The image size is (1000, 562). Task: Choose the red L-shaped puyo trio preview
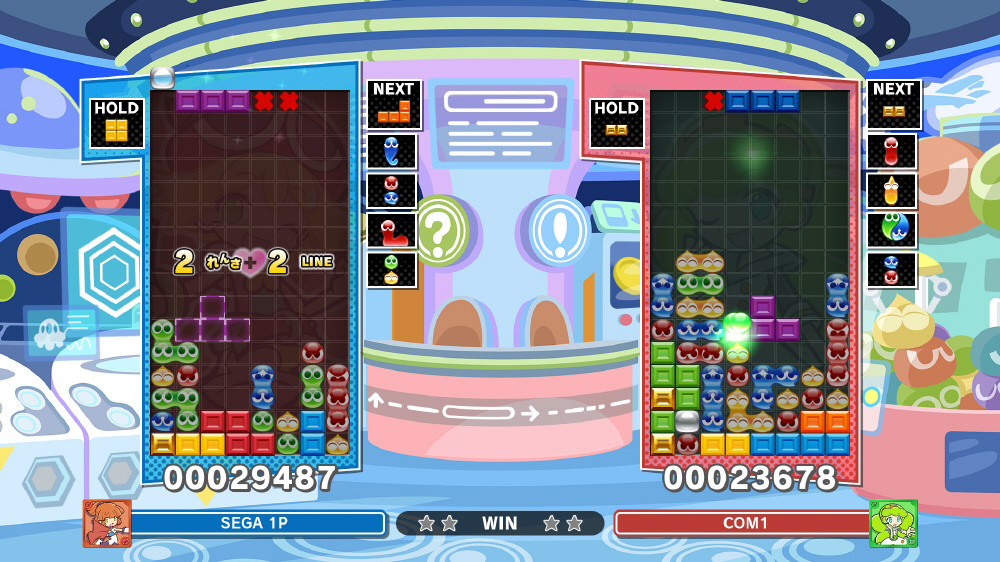pos(392,230)
